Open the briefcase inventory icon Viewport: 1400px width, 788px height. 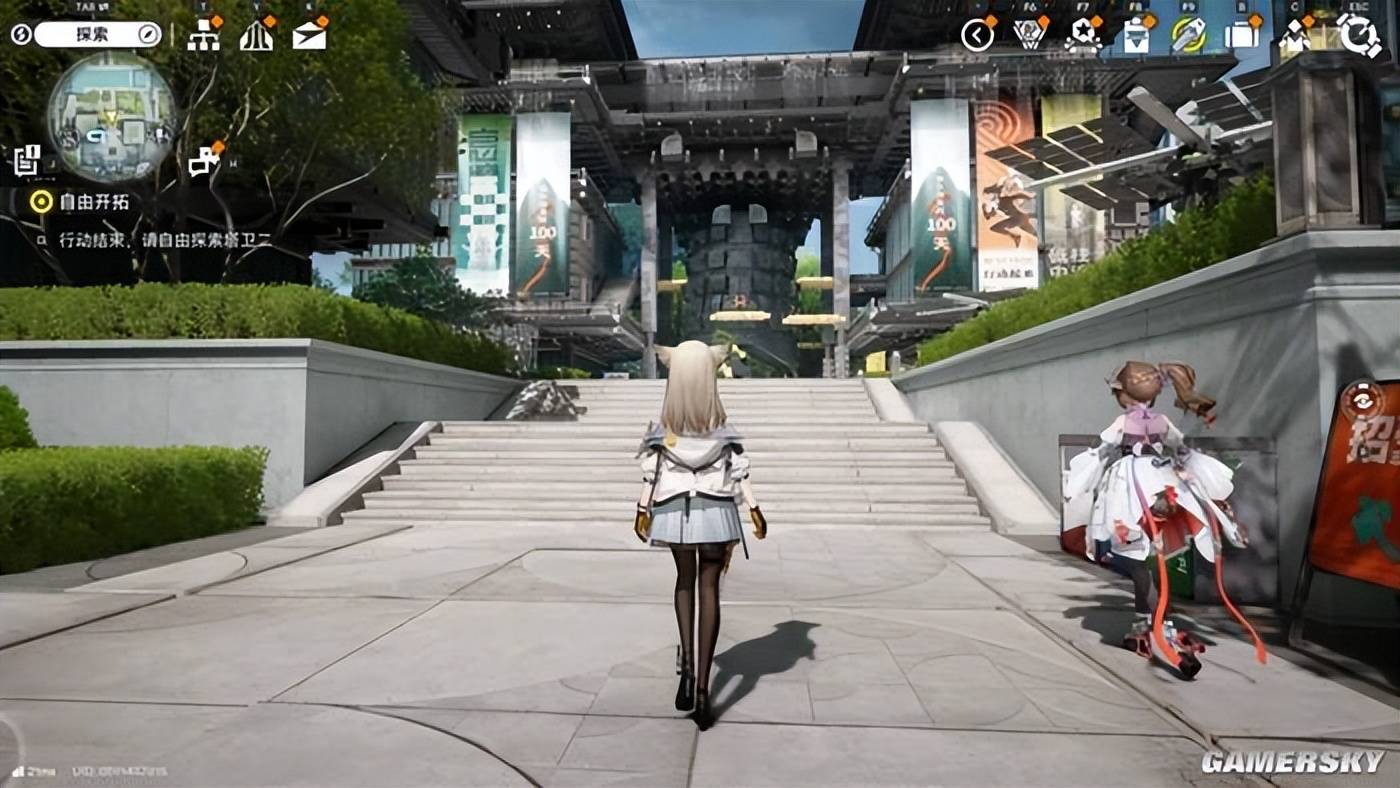click(x=1243, y=35)
